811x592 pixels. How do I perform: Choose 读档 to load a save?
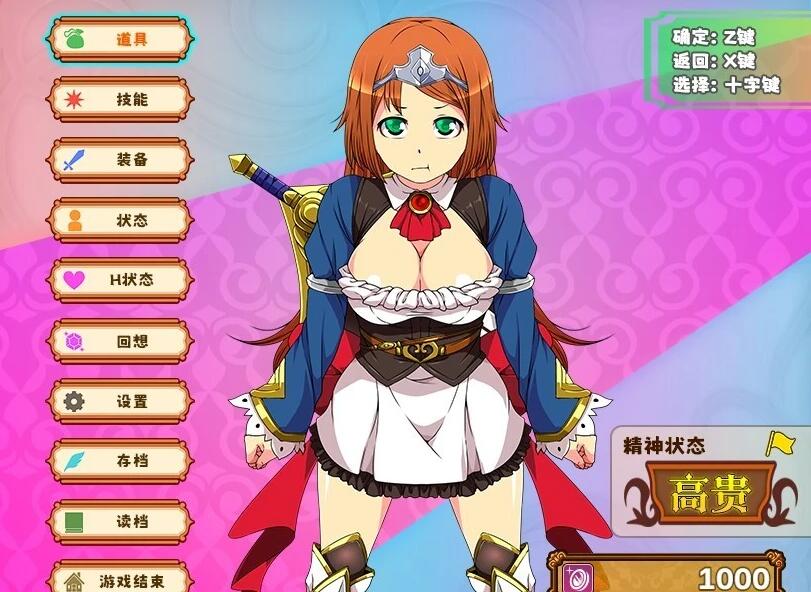pyautogui.click(x=120, y=522)
